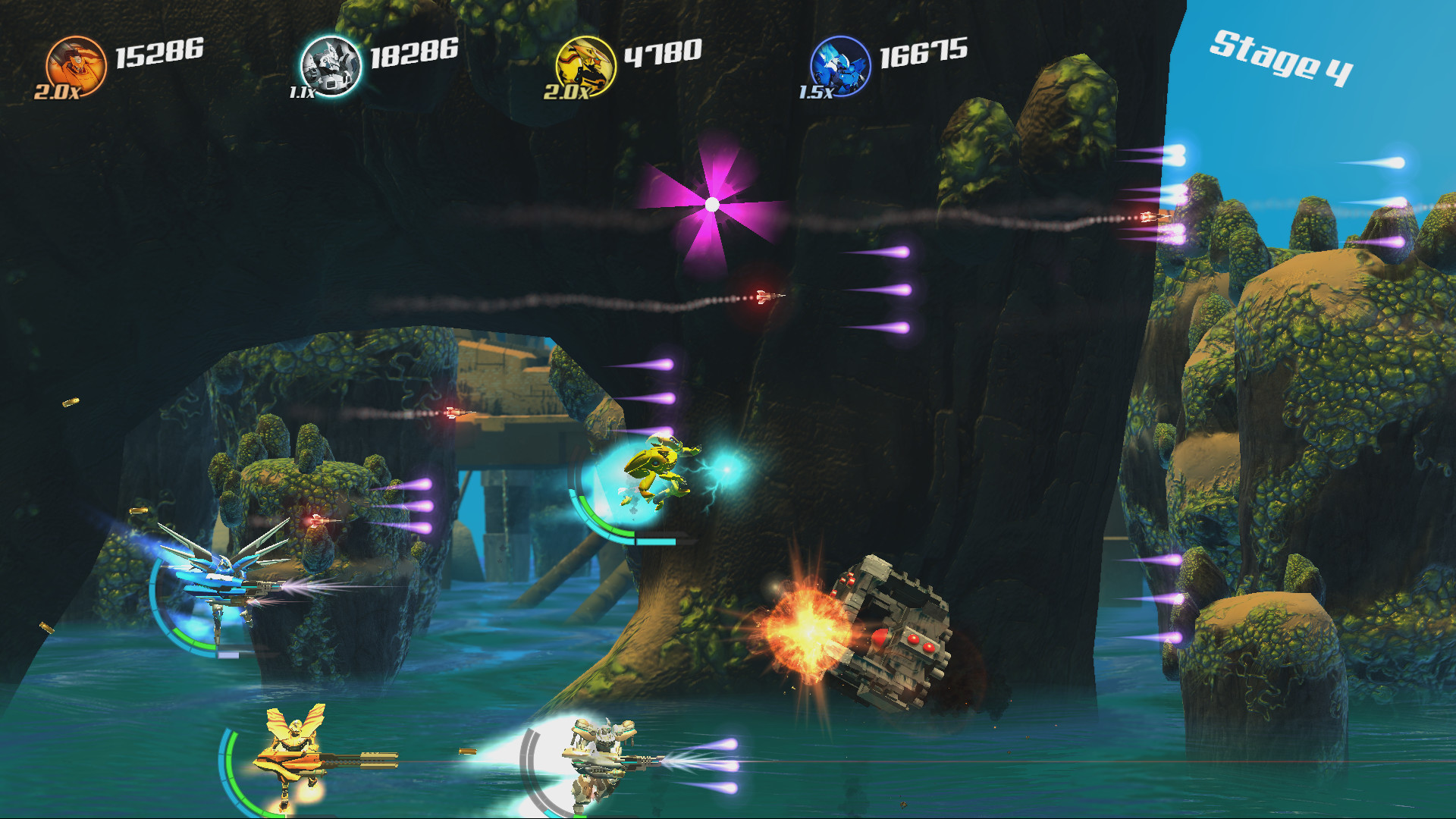1456x819 pixels.
Task: Click the blue player portrait emblem
Action: [842, 64]
